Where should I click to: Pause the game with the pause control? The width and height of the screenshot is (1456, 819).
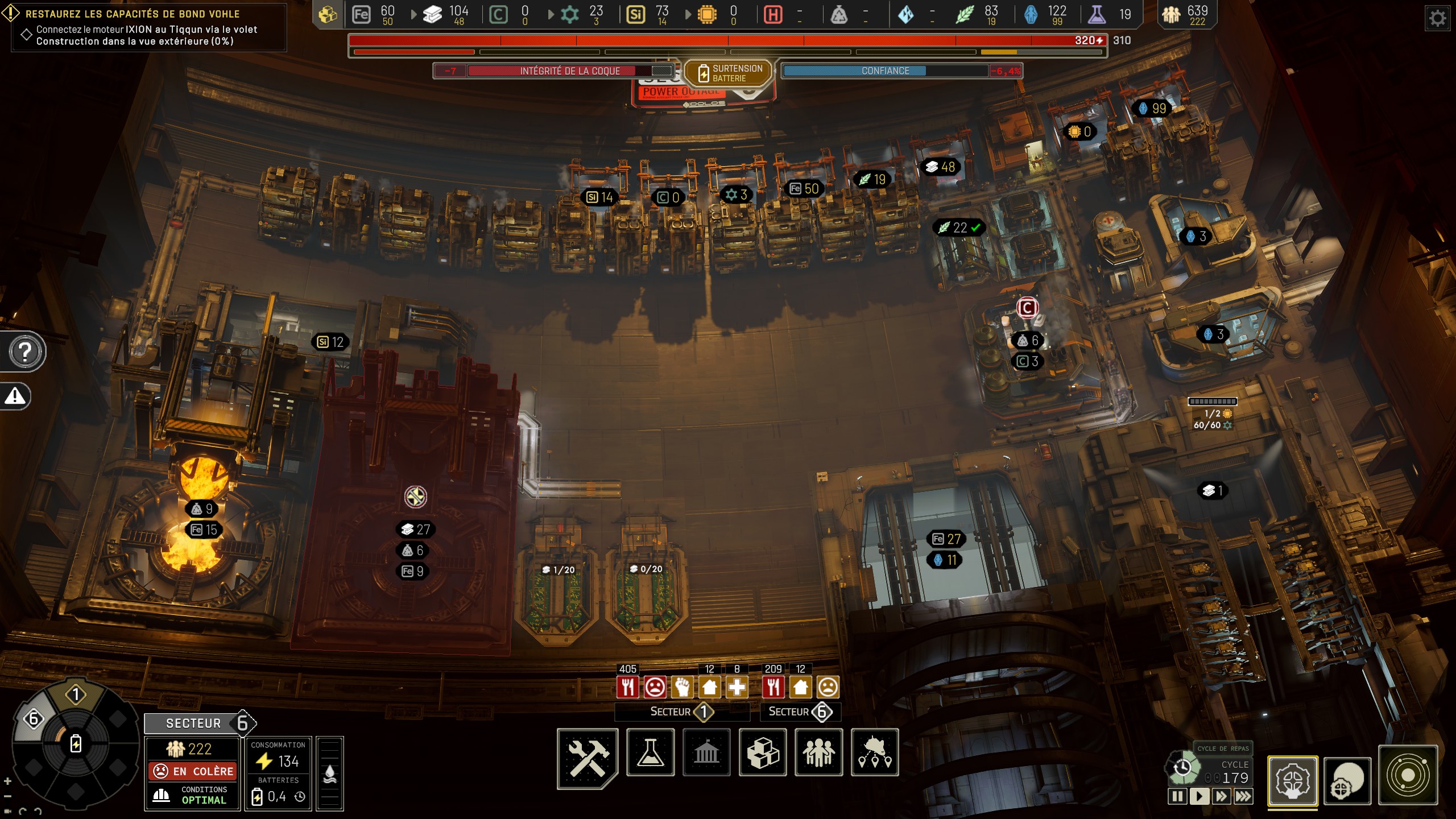click(1178, 796)
